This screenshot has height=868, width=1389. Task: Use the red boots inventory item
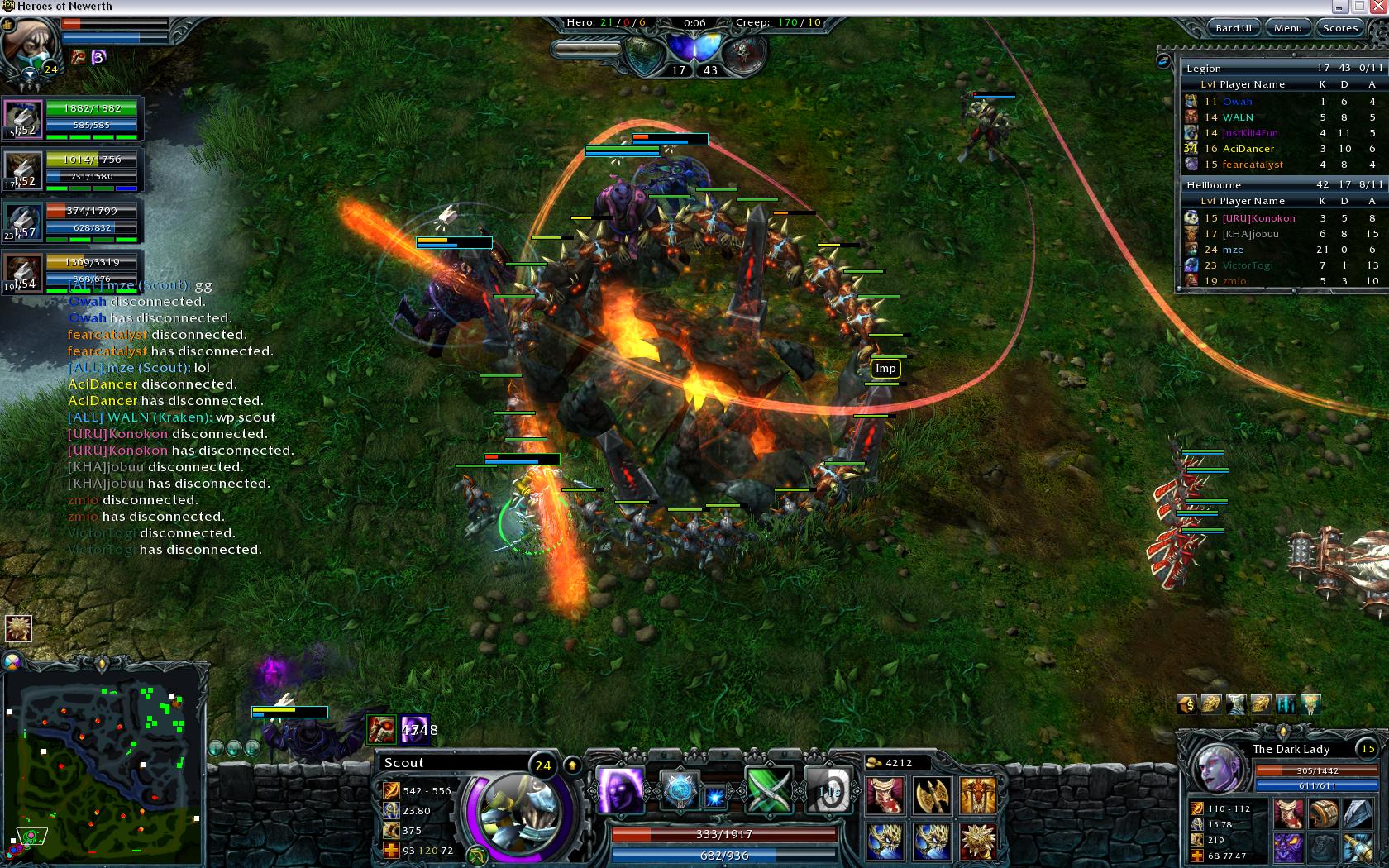885,795
